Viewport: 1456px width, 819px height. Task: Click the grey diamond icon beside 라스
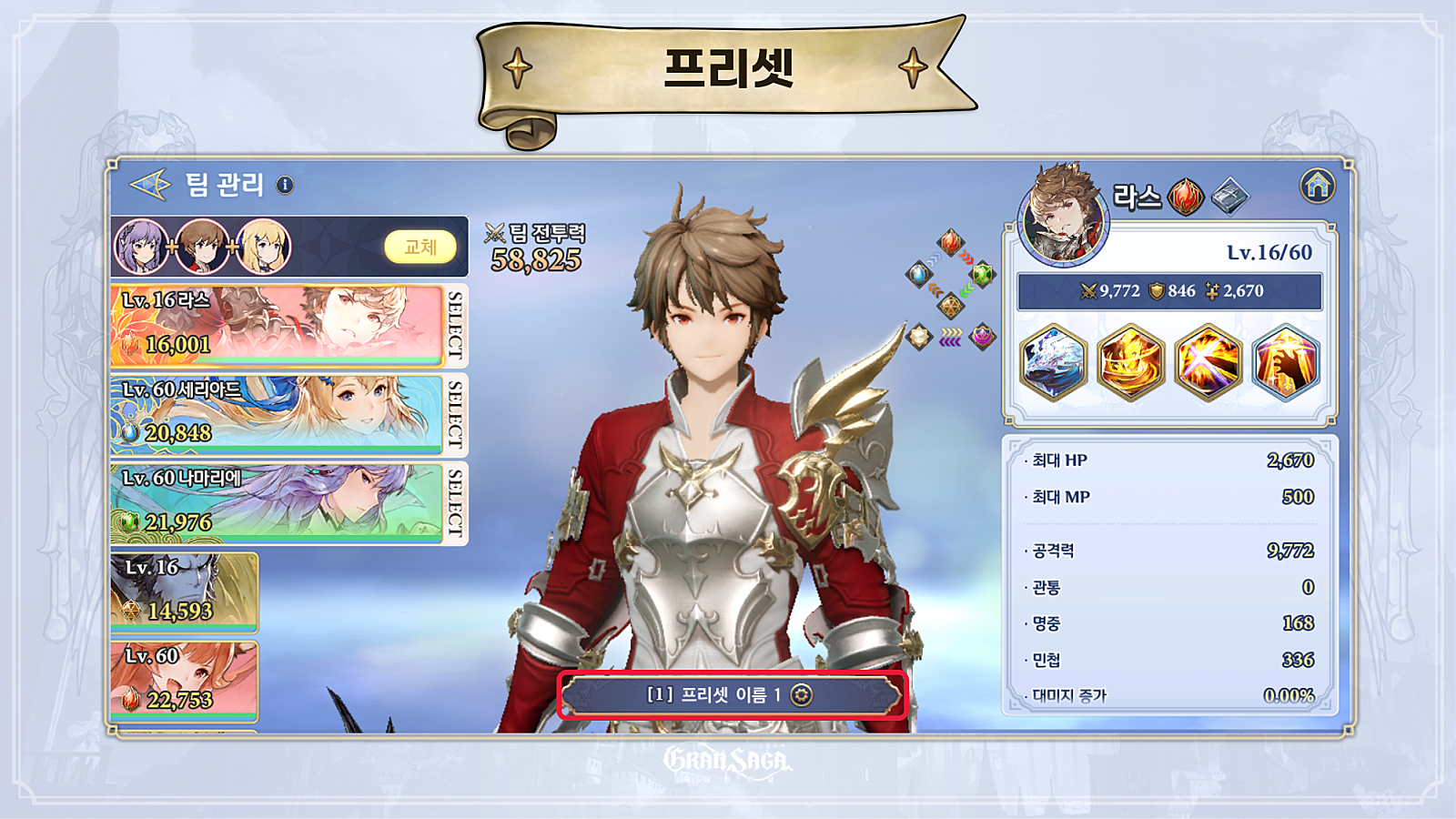1229,197
